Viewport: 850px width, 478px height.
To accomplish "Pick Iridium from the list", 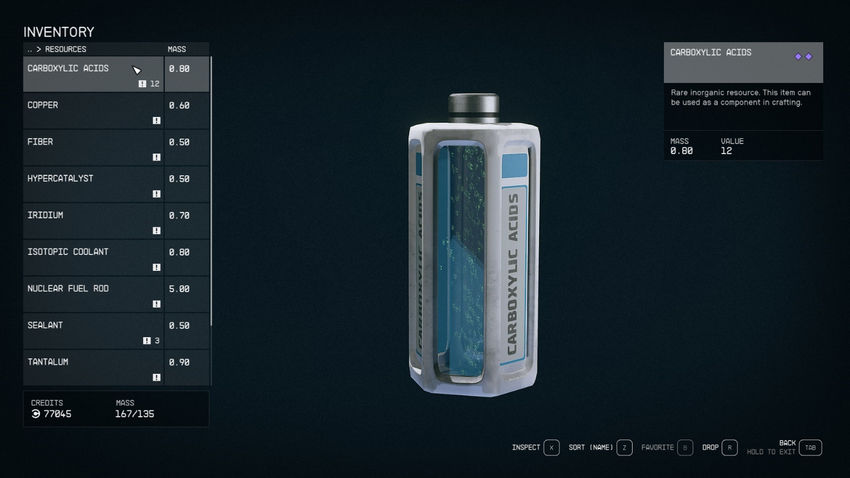I will tap(92, 221).
